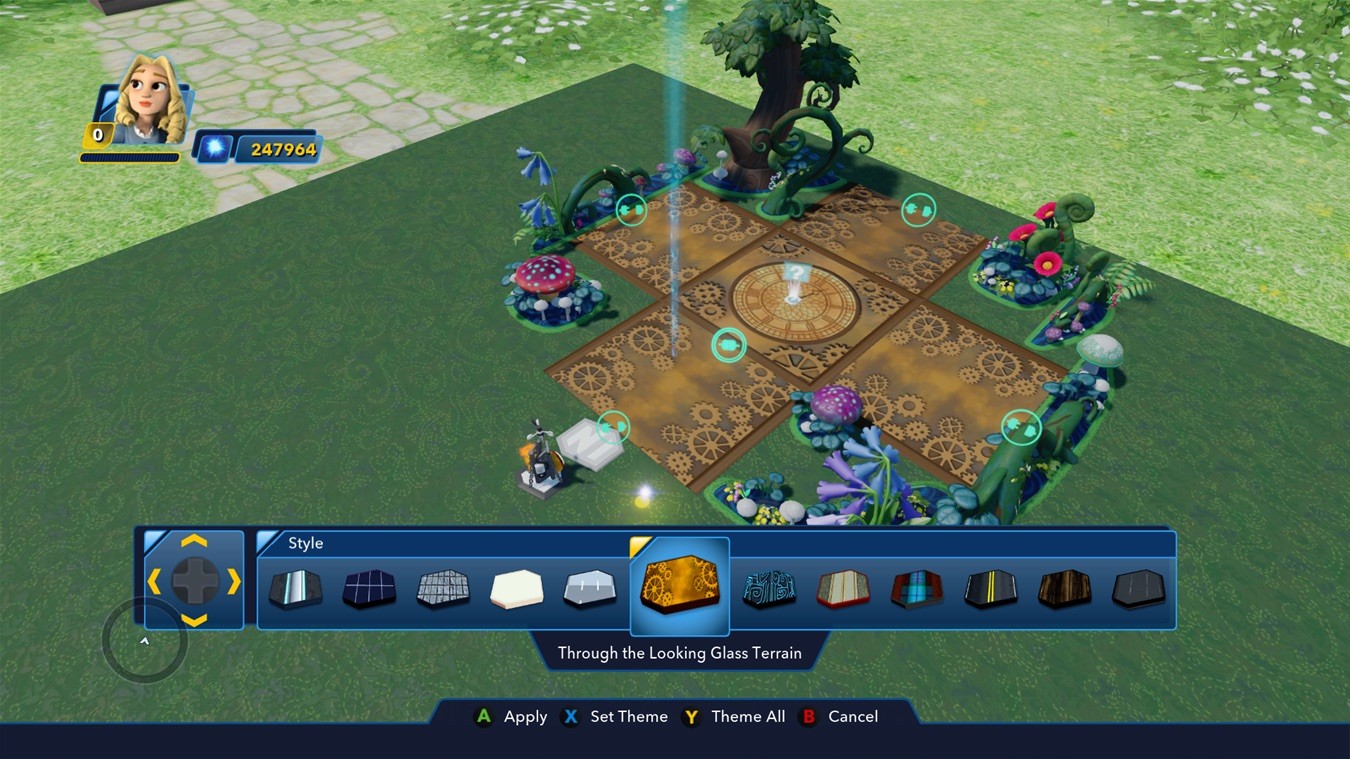Pick the light gray stone terrain style
Image resolution: width=1350 pixels, height=759 pixels.
pyautogui.click(x=590, y=589)
